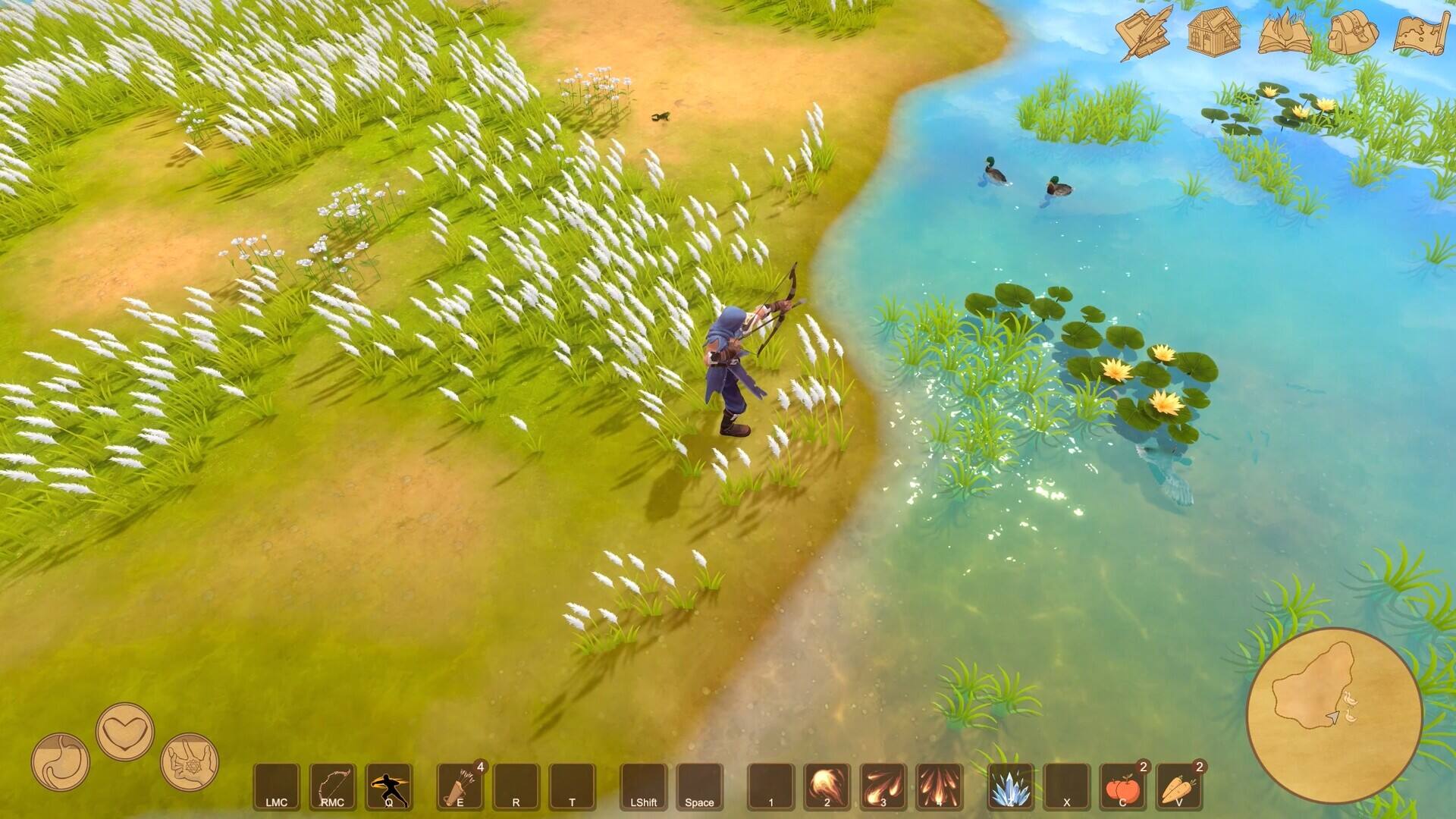The width and height of the screenshot is (1456, 819).
Task: Use the apples in the hotbar
Action: (x=1122, y=786)
